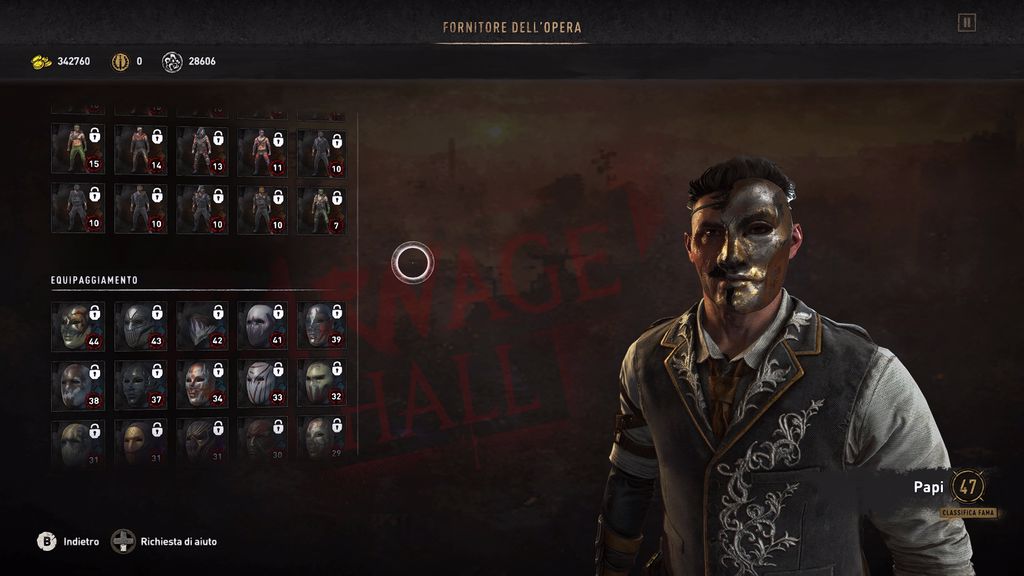This screenshot has width=1024, height=576.
Task: Choose the locked outfit marked 14
Action: coord(140,149)
